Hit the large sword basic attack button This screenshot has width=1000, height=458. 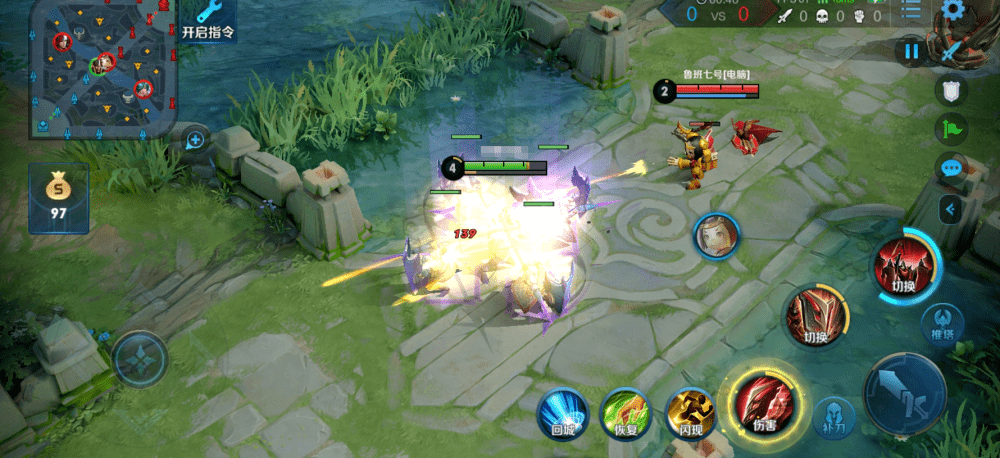click(x=904, y=395)
